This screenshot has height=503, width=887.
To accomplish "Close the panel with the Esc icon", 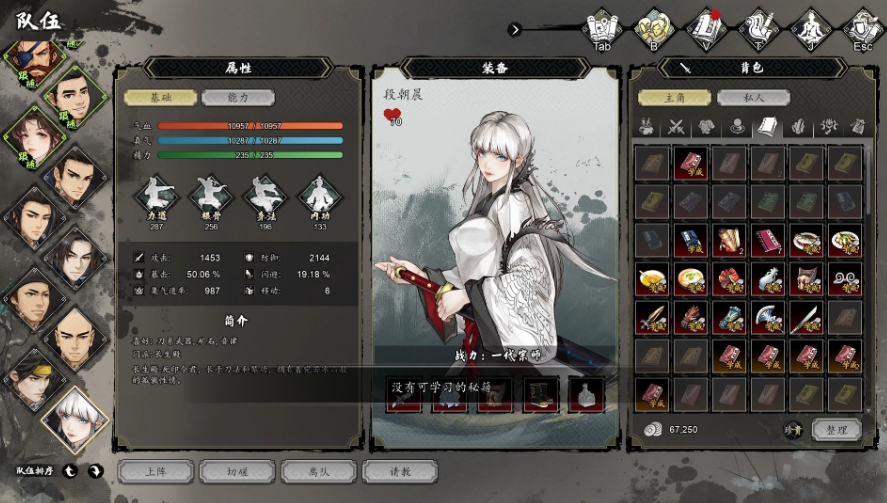I will [x=862, y=27].
